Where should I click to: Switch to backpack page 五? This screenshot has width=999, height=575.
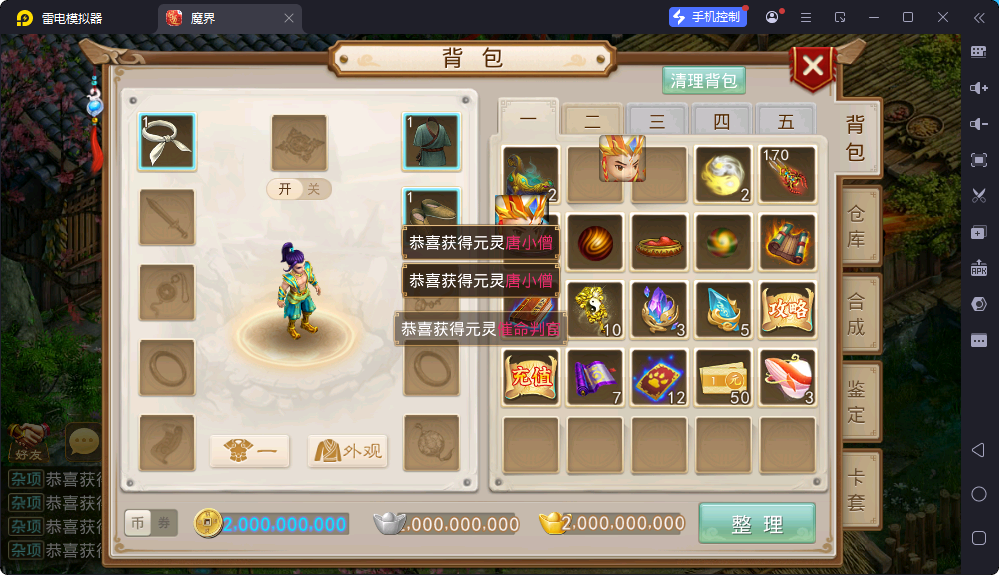tap(786, 121)
